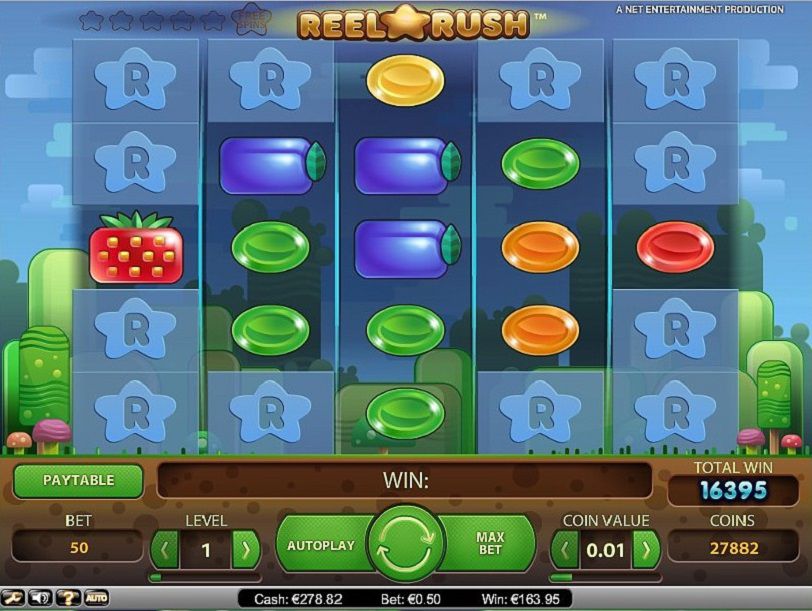Viewport: 812px width, 611px height.
Task: Adjust the slider under the Coin Value stepper
Action: point(605,577)
